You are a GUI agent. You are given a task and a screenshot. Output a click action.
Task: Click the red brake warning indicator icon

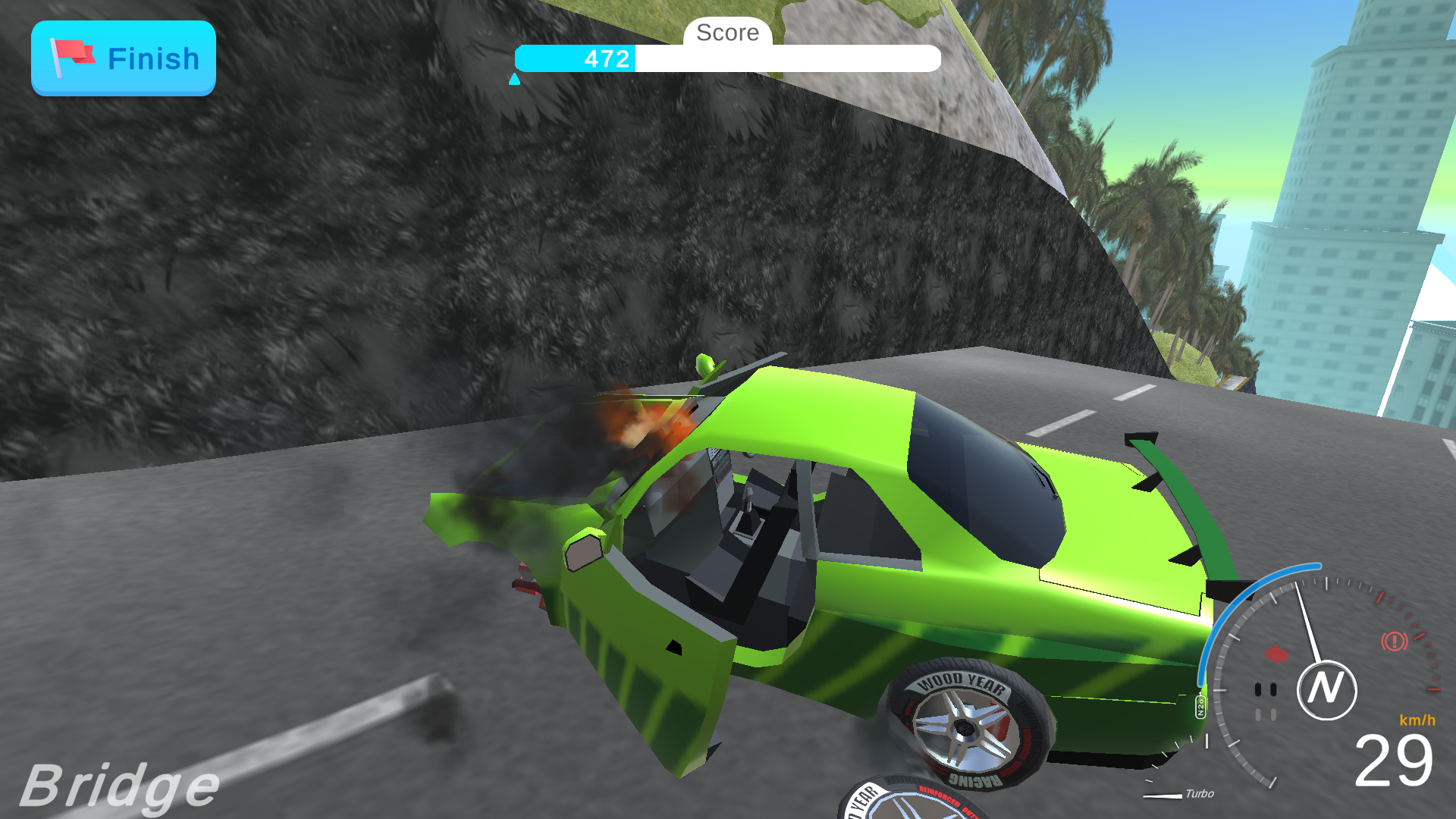[1394, 640]
